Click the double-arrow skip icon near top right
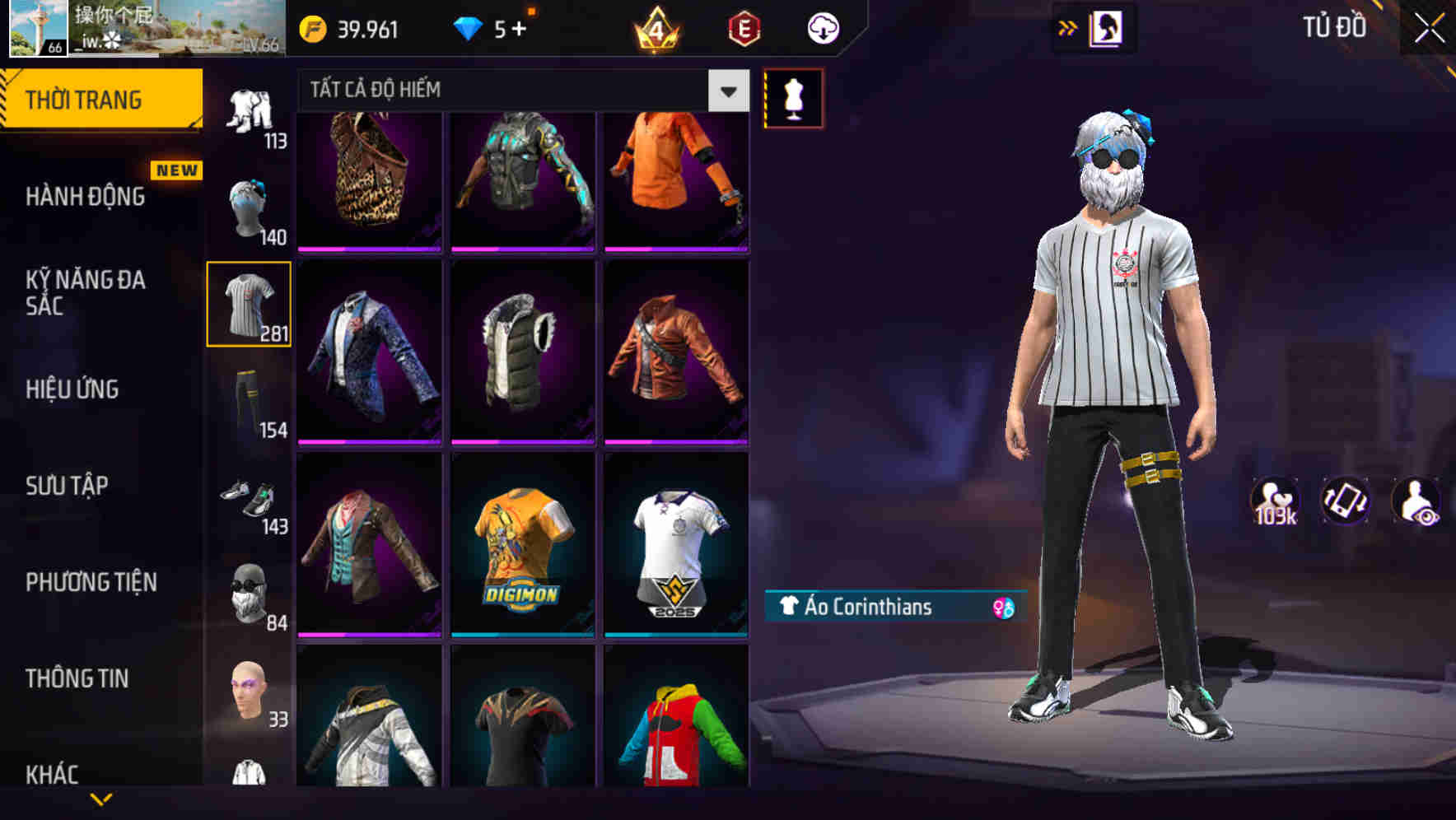Viewport: 1456px width, 820px height. tap(1068, 27)
